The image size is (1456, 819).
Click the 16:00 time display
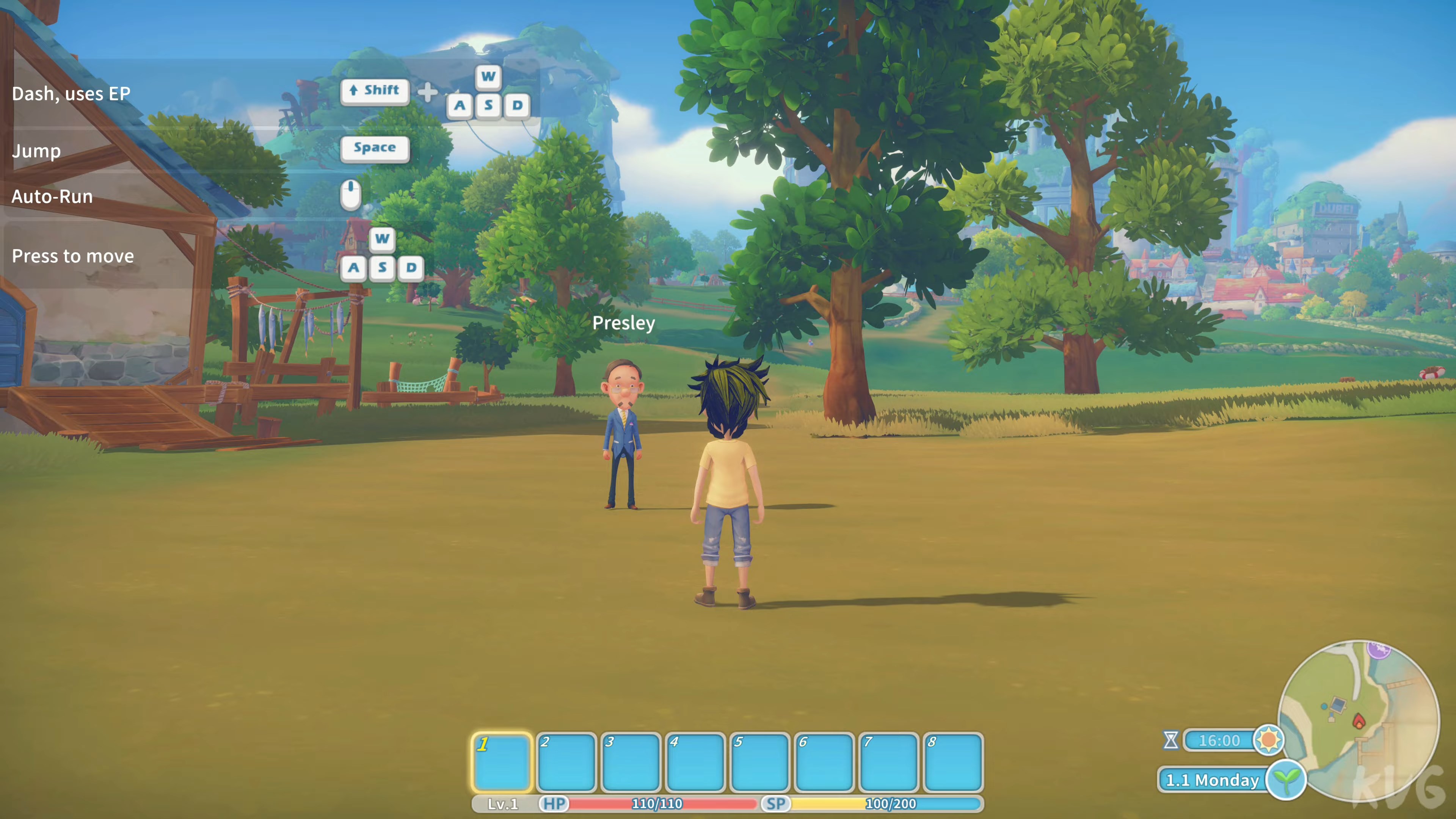tap(1220, 741)
